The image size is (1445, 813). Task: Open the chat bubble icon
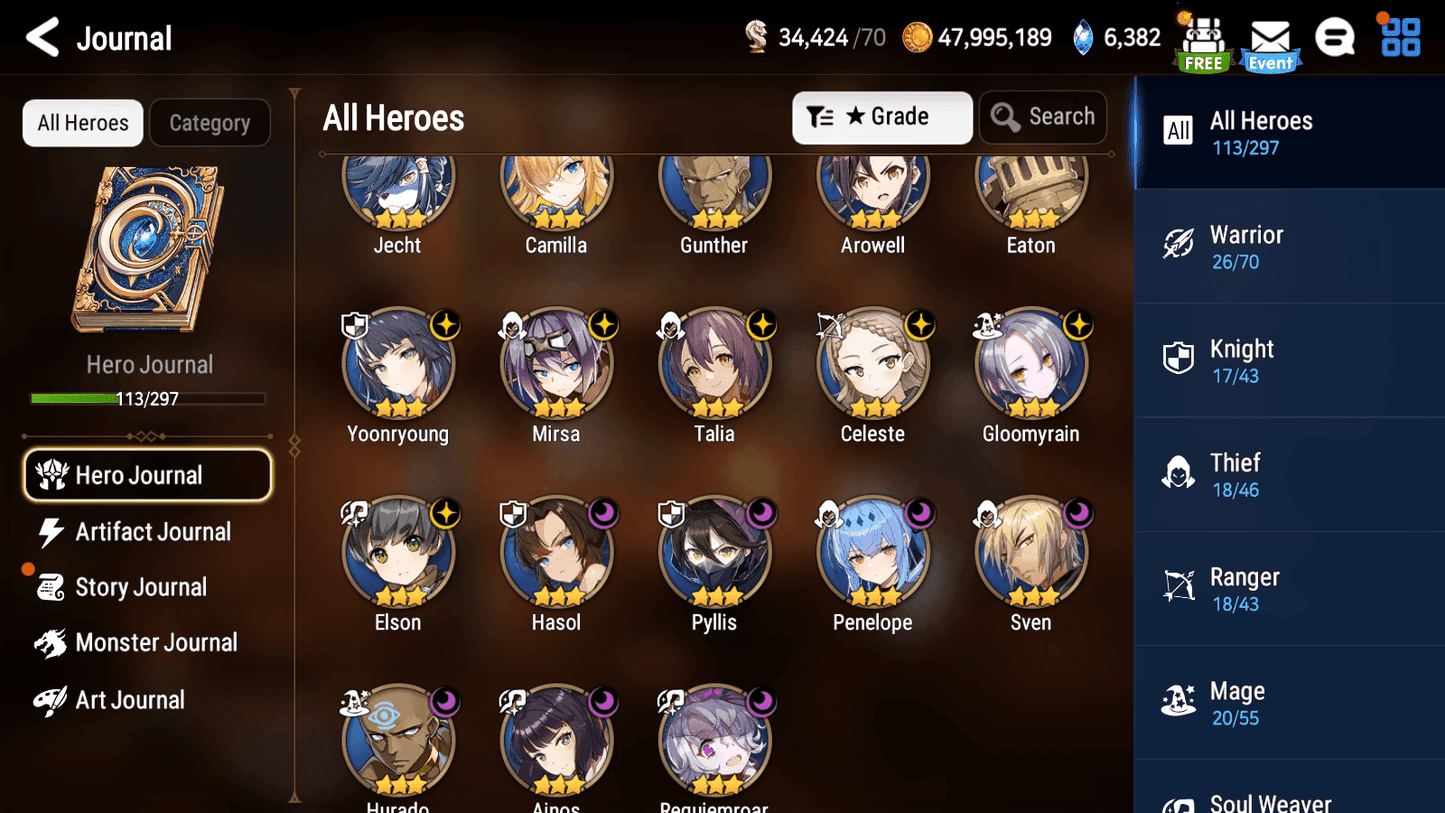pos(1335,37)
